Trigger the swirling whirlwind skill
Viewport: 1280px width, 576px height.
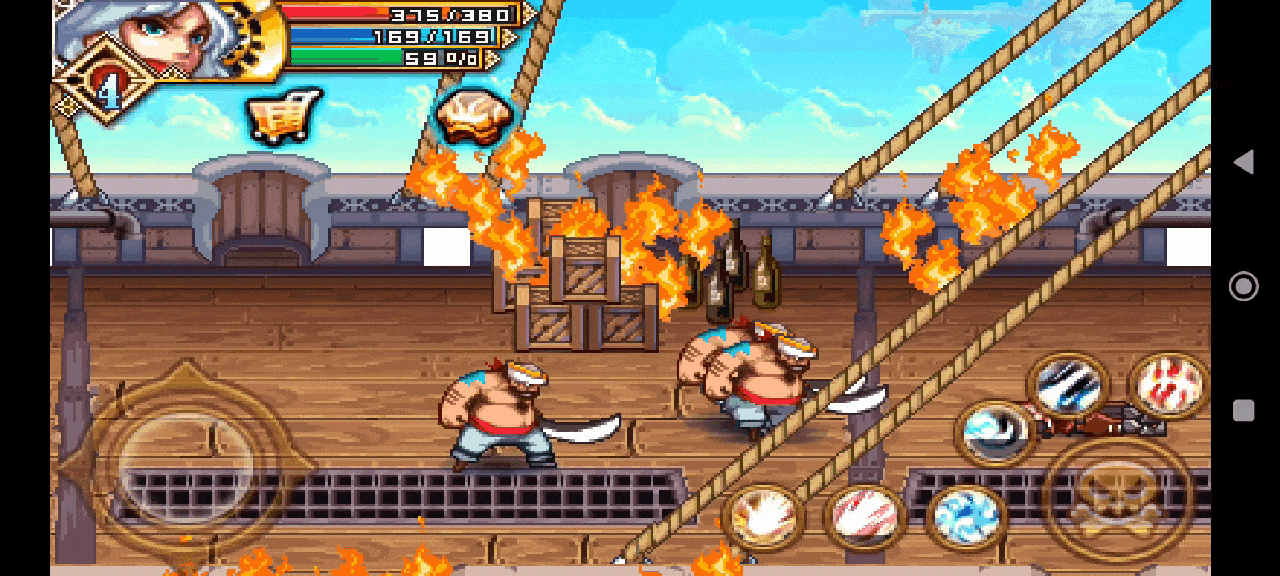pos(996,432)
